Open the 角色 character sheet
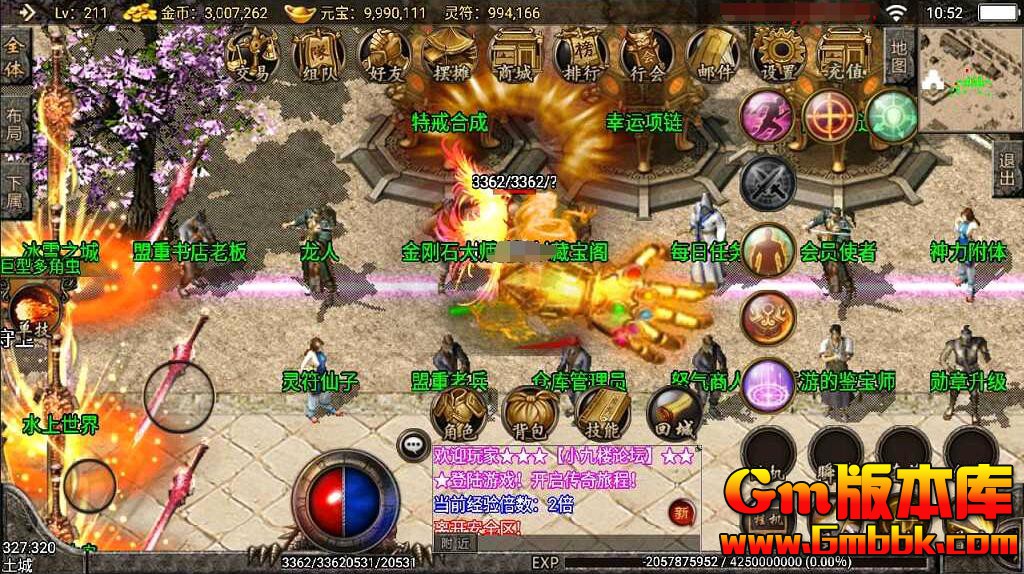This screenshot has height=574, width=1024. point(460,413)
